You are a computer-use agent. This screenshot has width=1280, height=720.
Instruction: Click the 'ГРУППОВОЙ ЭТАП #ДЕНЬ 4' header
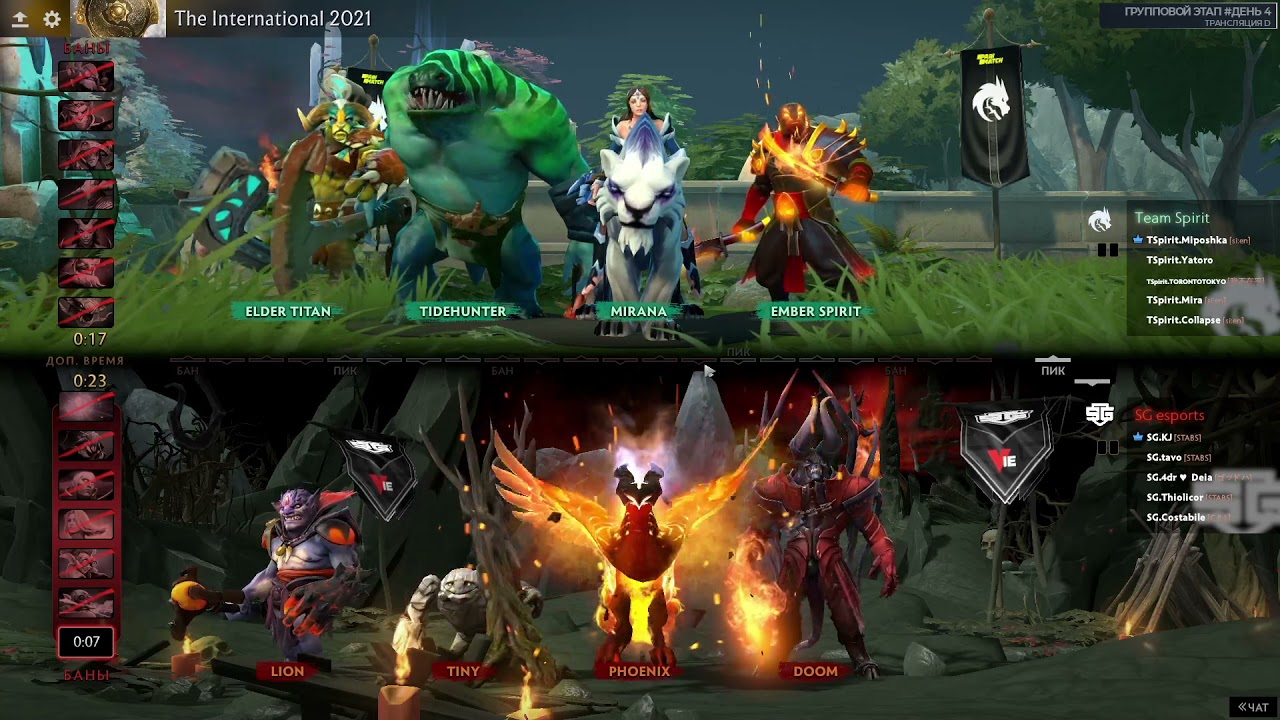(x=1197, y=9)
